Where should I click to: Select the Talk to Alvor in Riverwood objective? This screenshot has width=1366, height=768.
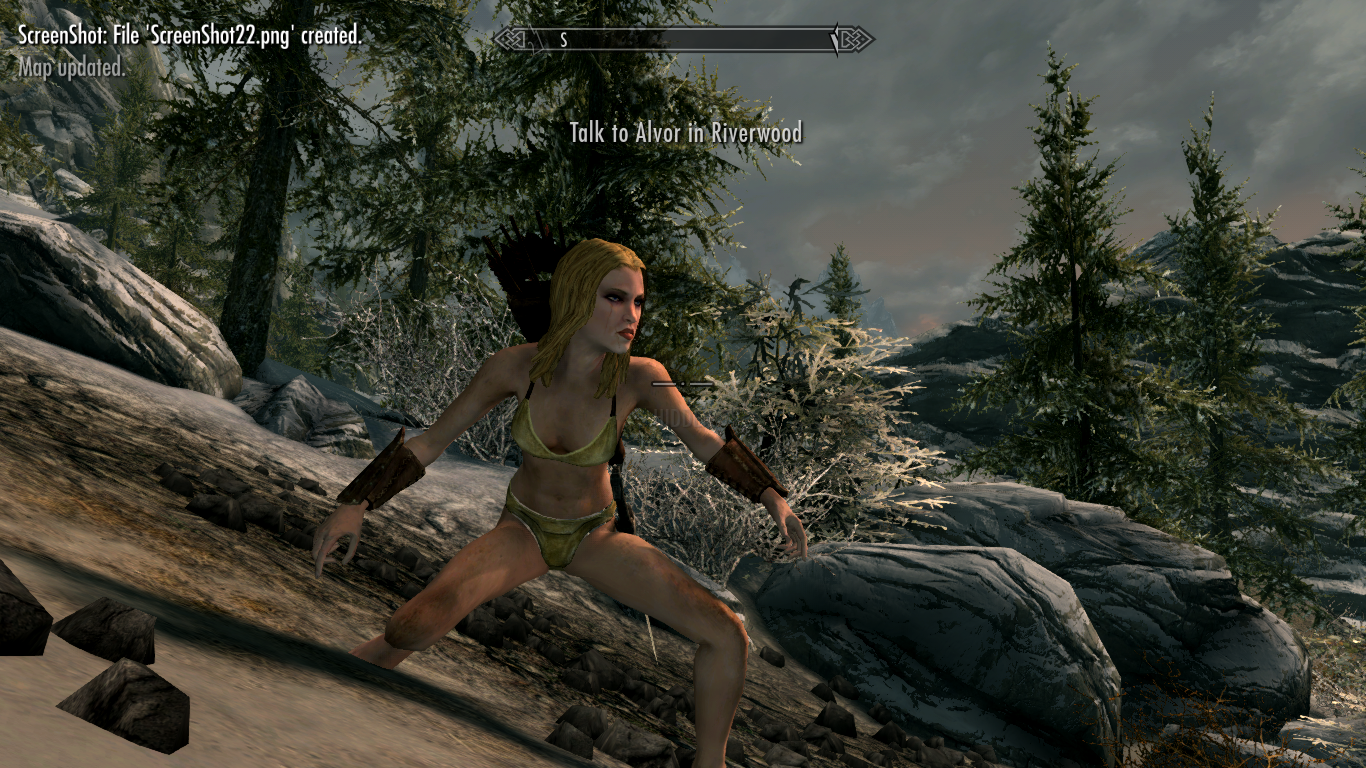click(x=685, y=132)
